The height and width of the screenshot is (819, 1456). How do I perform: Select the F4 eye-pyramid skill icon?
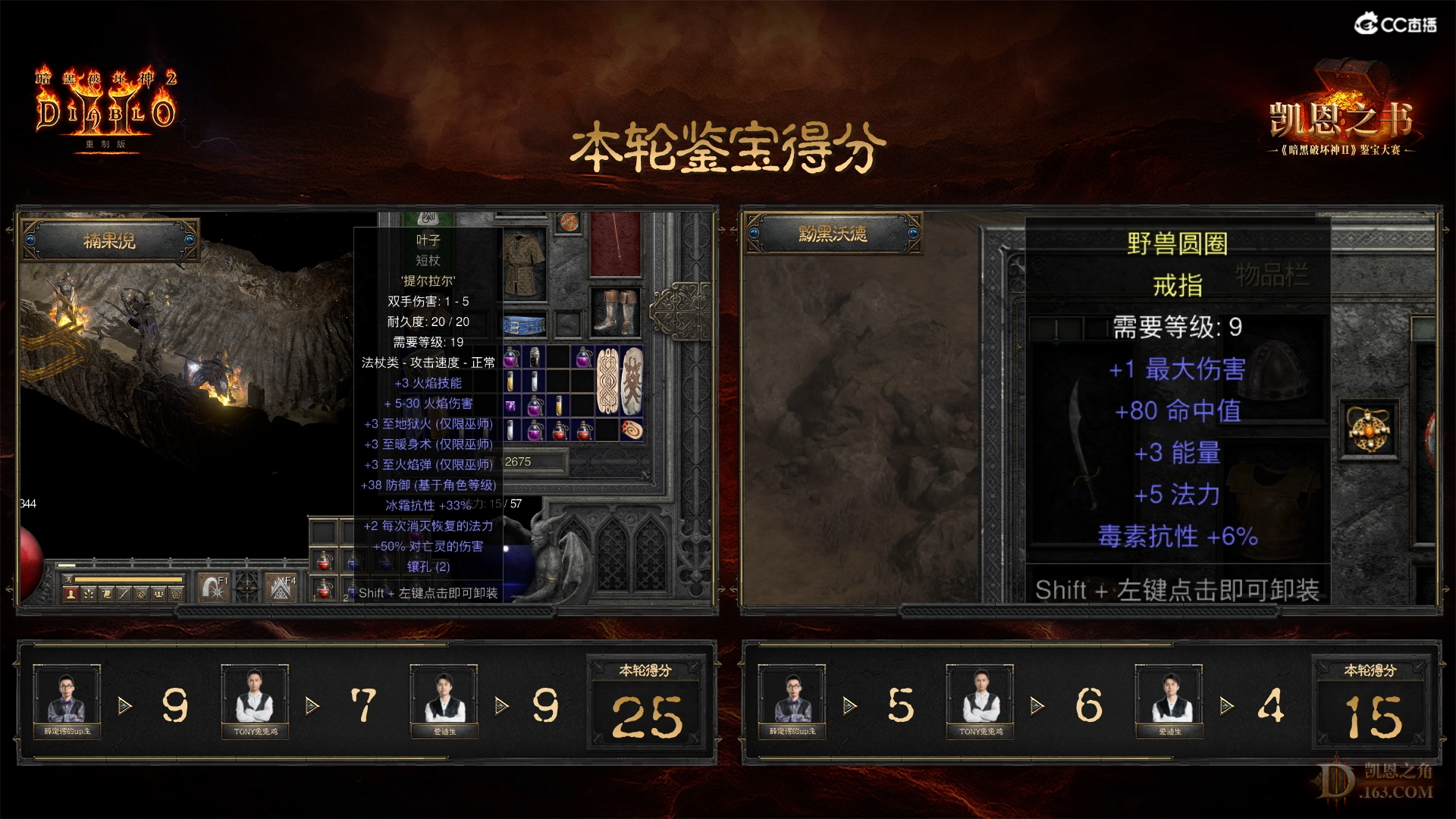point(281,586)
